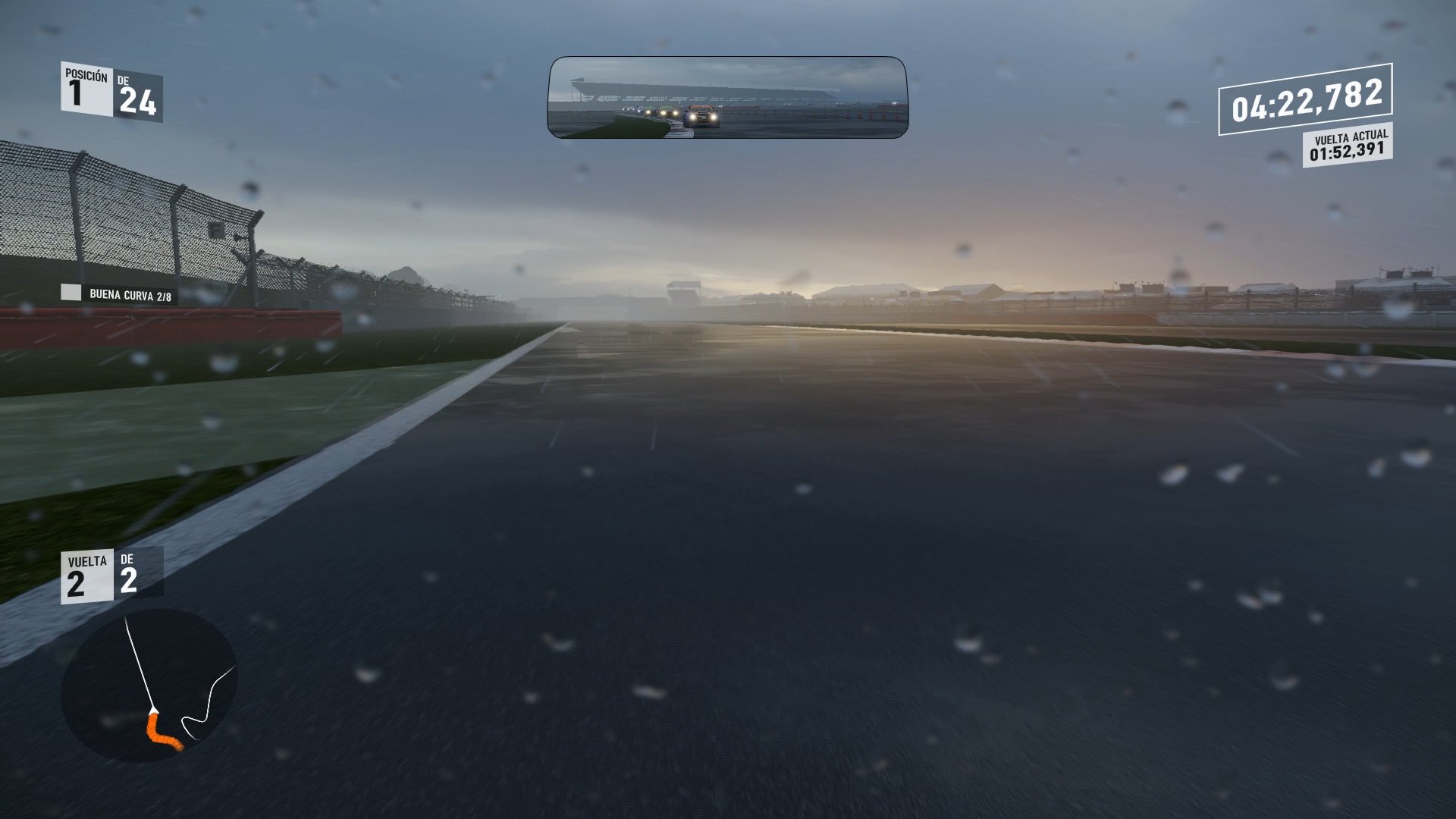Click the player arrow marker on minimap
1456x819 pixels.
[155, 709]
